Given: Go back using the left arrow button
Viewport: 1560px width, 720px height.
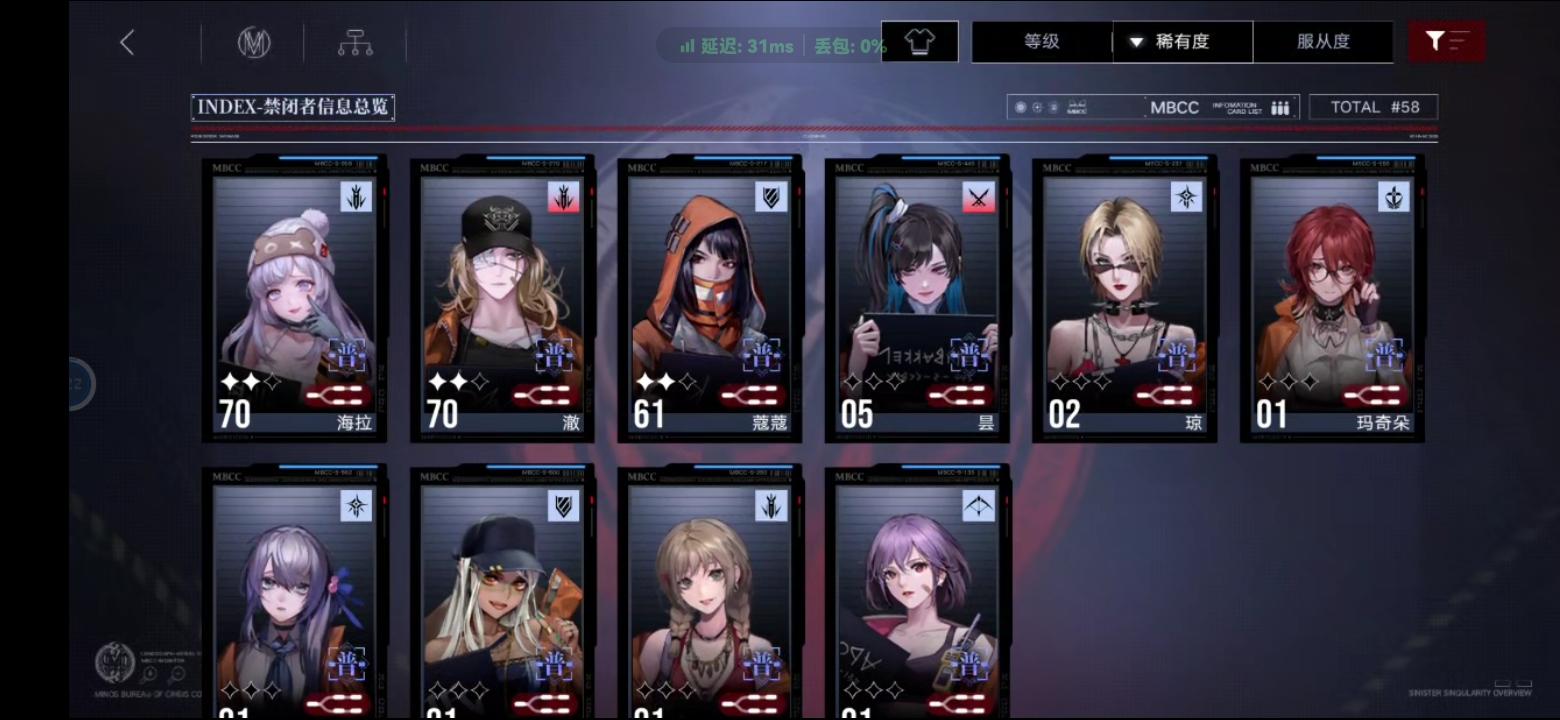Looking at the screenshot, I should pyautogui.click(x=124, y=42).
